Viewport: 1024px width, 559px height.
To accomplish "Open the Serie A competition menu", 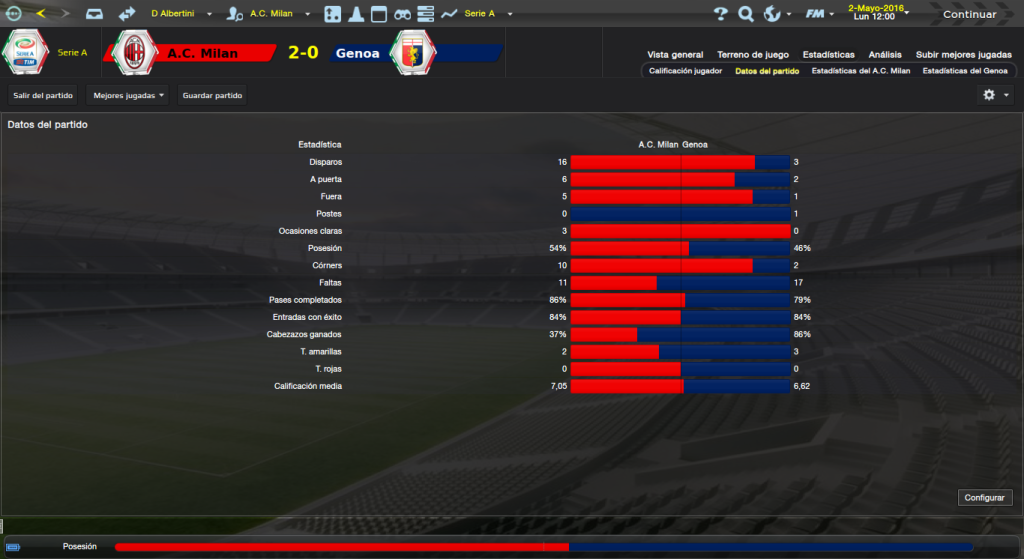I will click(x=487, y=14).
